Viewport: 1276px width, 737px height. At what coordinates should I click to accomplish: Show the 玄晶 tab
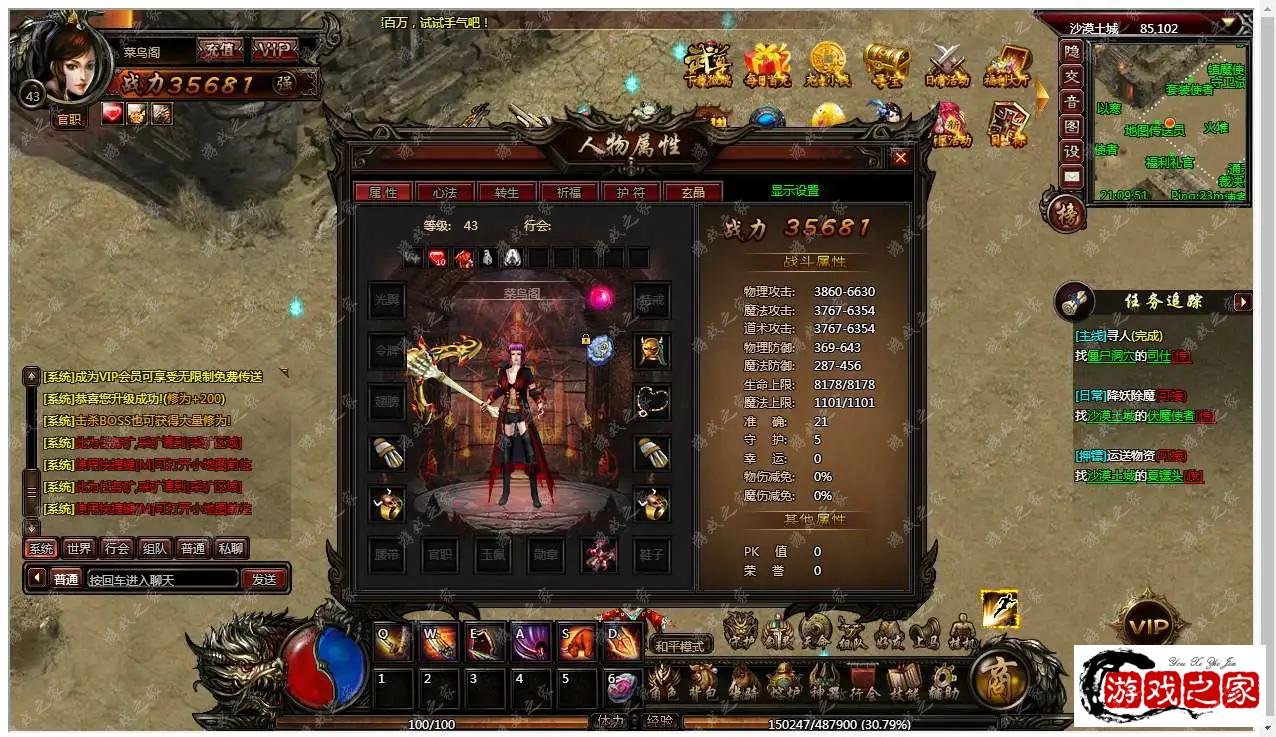(x=692, y=192)
